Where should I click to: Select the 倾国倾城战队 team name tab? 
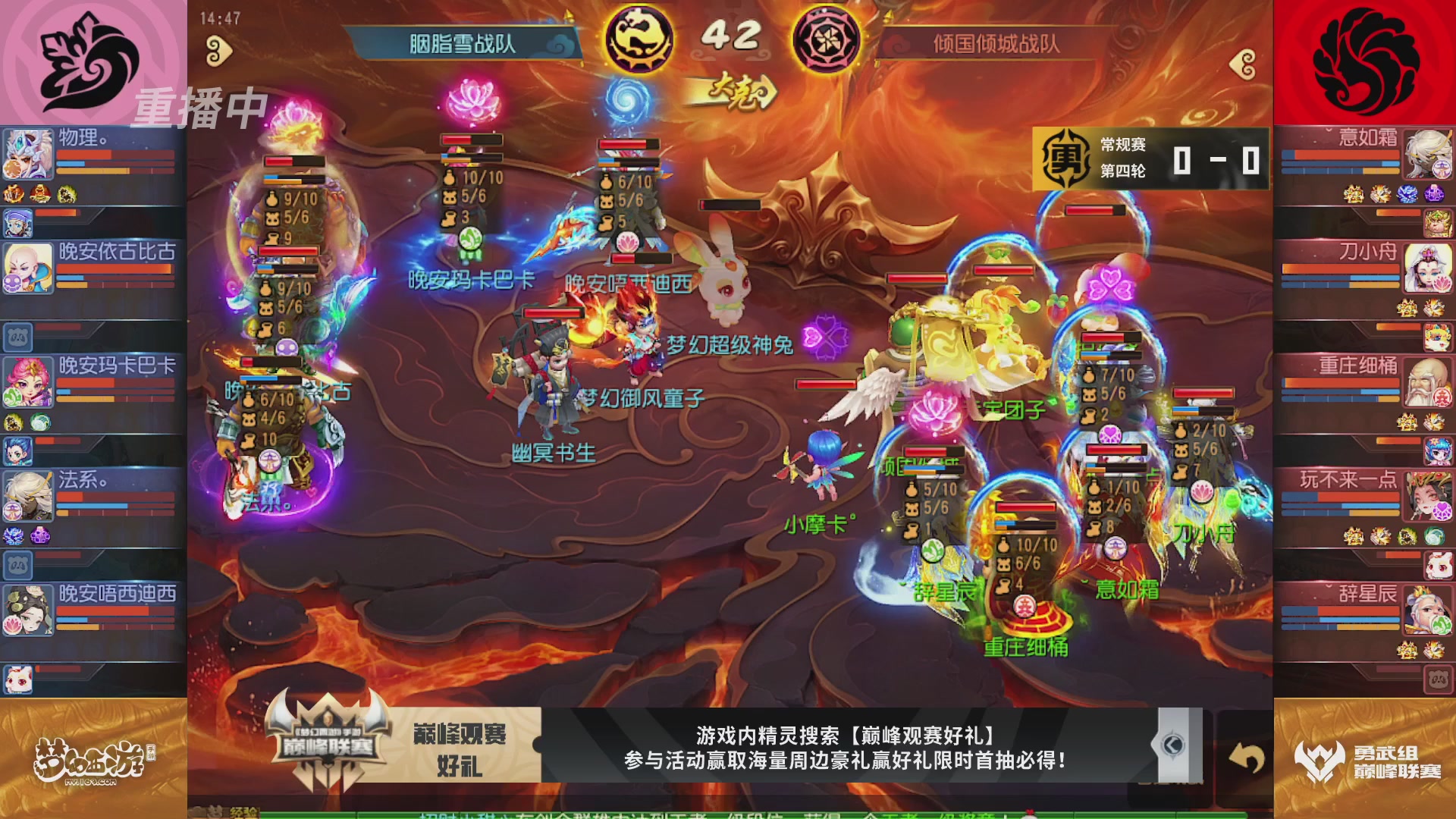pos(993,44)
